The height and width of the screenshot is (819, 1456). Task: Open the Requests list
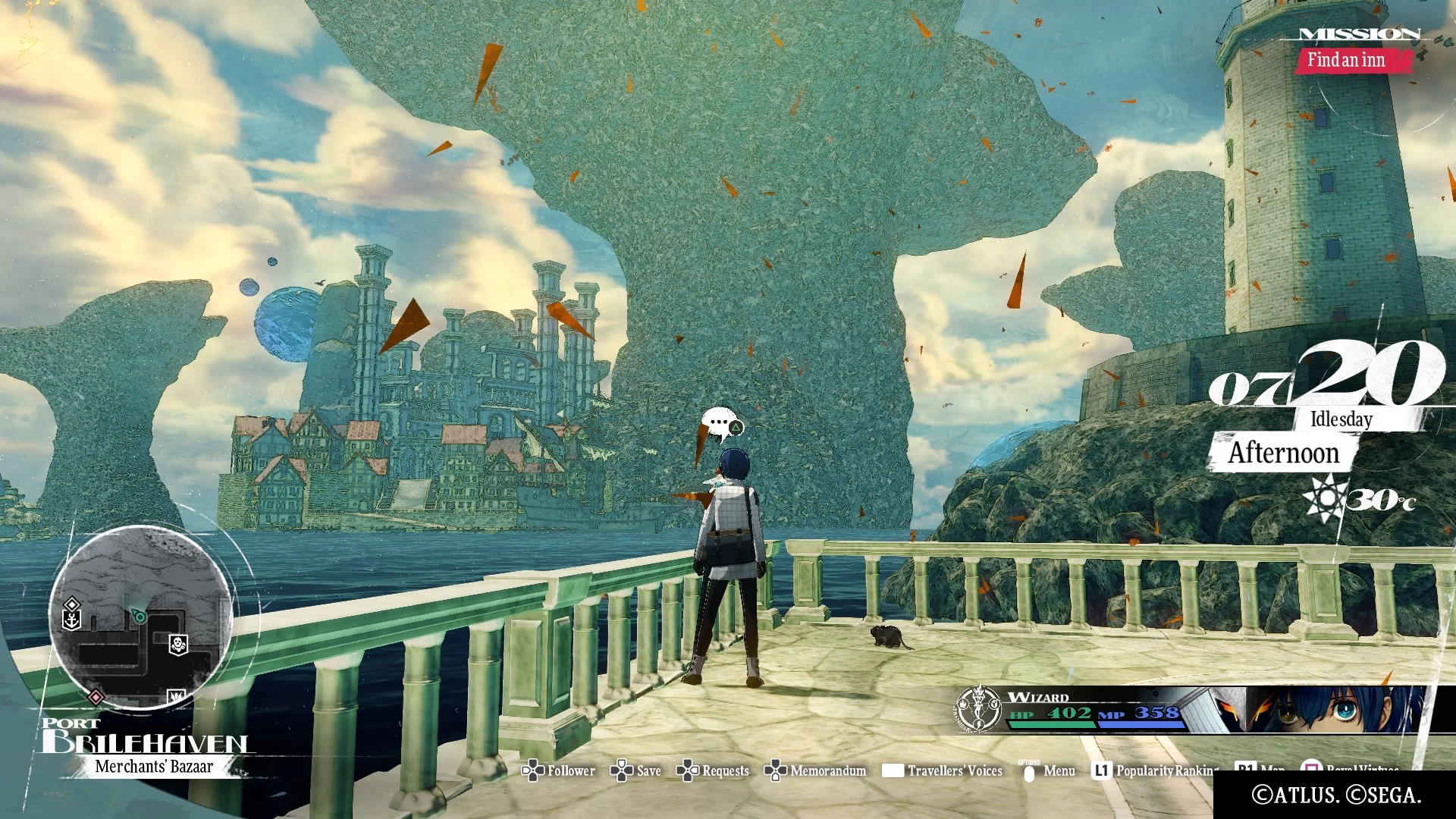click(713, 771)
